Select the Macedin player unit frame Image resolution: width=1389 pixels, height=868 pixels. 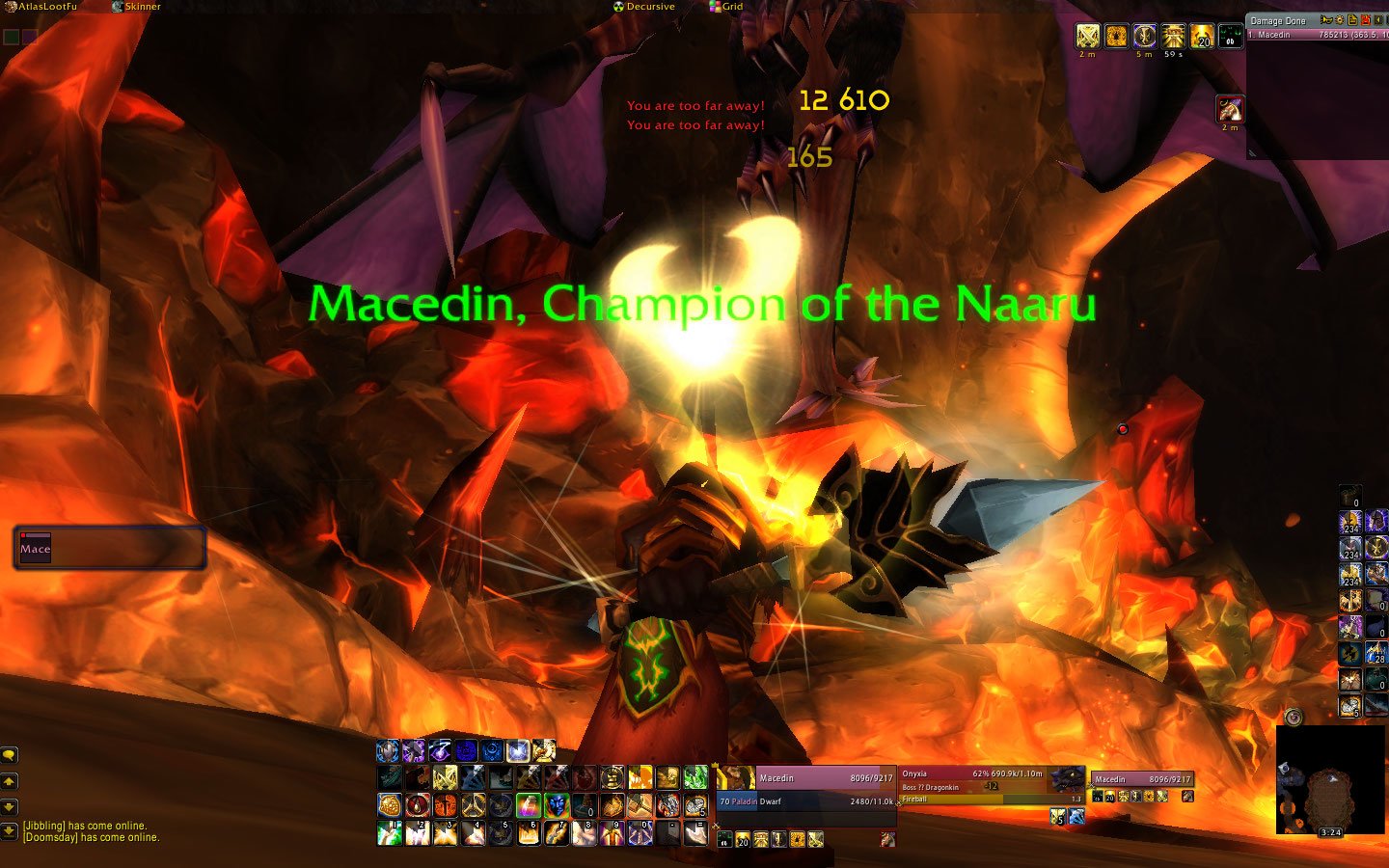coord(805,790)
